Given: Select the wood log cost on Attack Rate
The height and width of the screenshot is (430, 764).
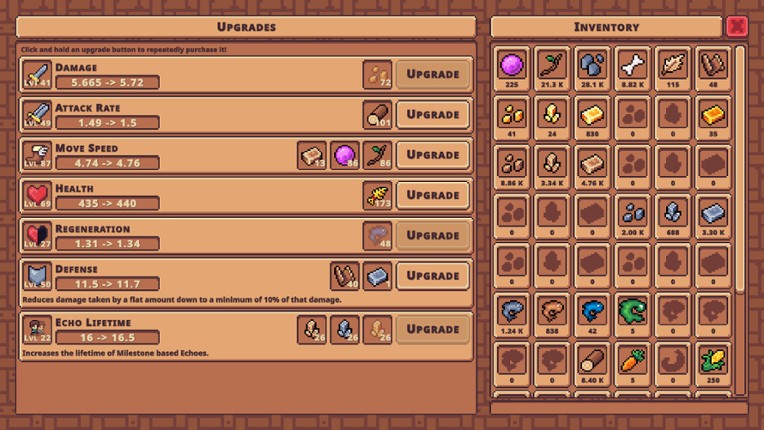Looking at the screenshot, I should [378, 114].
